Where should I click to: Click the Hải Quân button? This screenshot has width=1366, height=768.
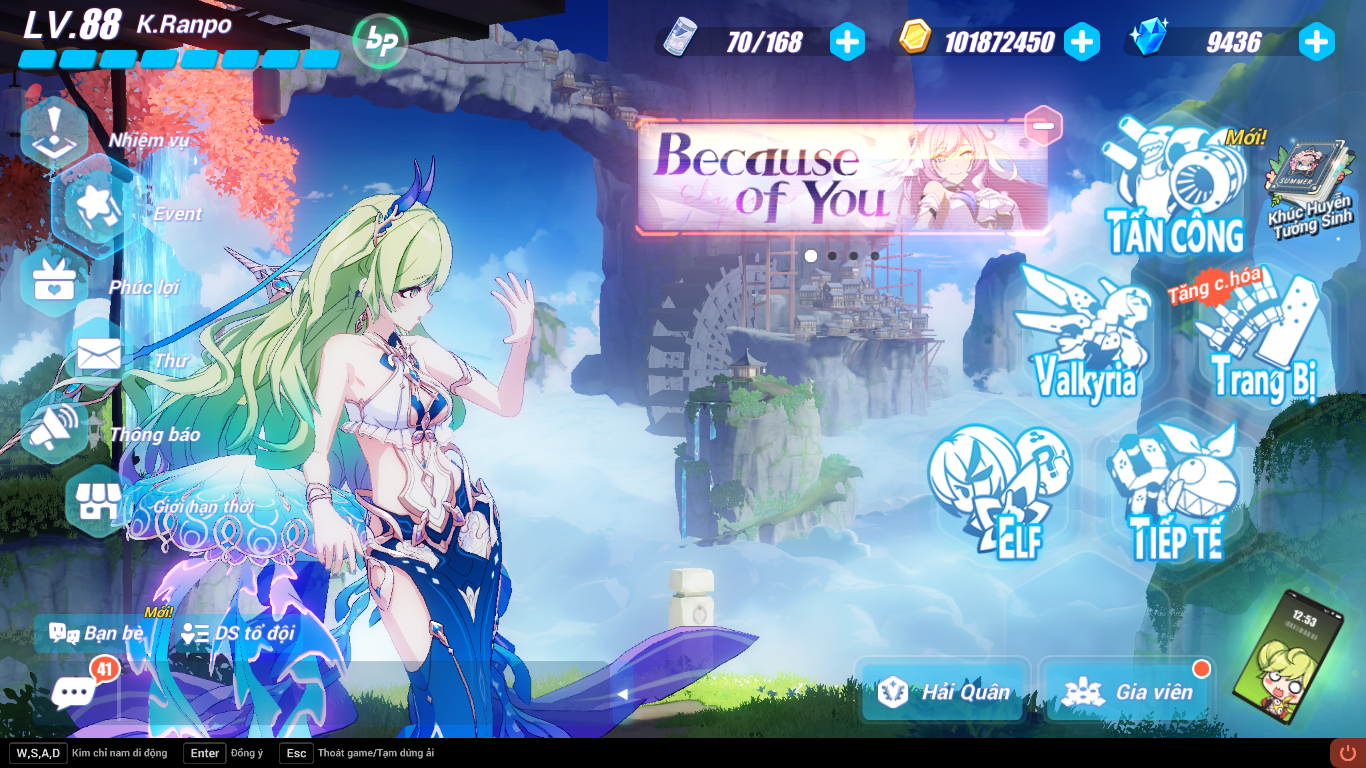(x=943, y=690)
